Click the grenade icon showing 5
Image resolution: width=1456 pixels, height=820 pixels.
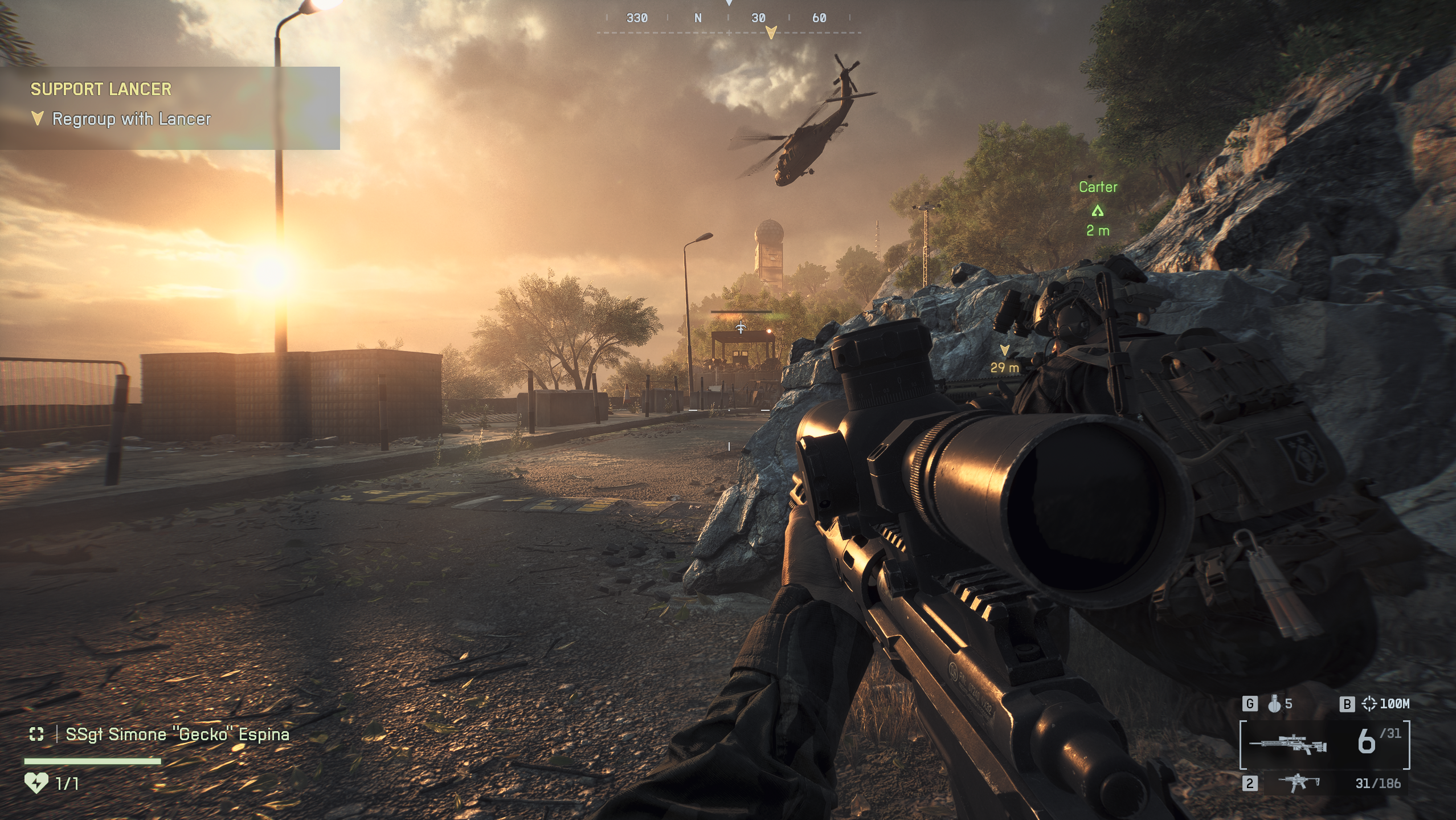(1274, 704)
